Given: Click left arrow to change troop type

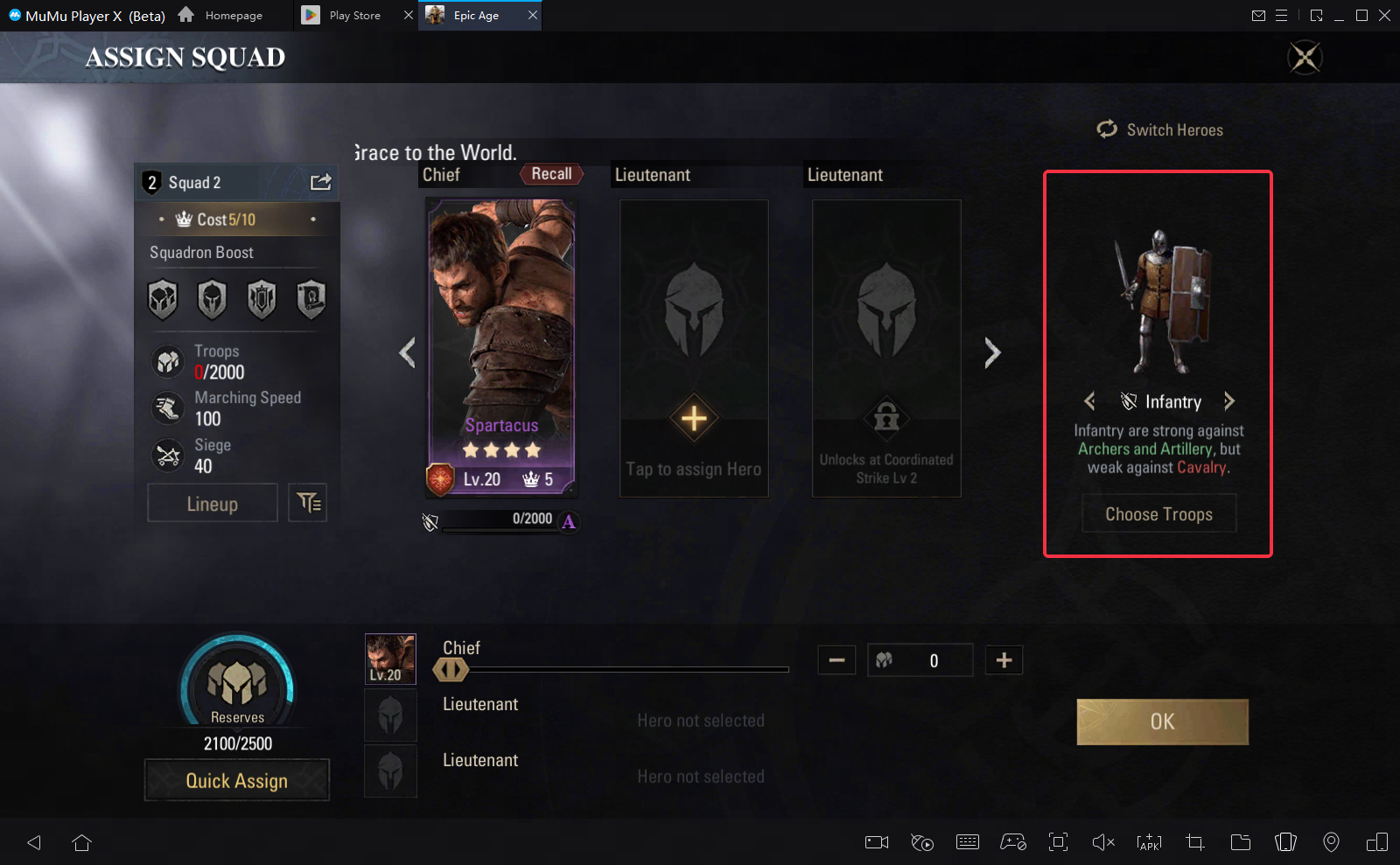Looking at the screenshot, I should click(x=1089, y=401).
